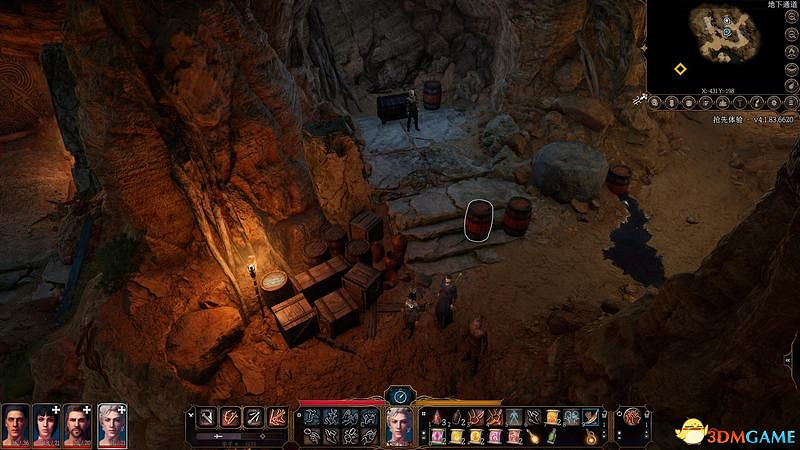Image resolution: width=800 pixels, height=450 pixels.
Task: Choose the bearded man's party portrait
Action: [x=79, y=423]
